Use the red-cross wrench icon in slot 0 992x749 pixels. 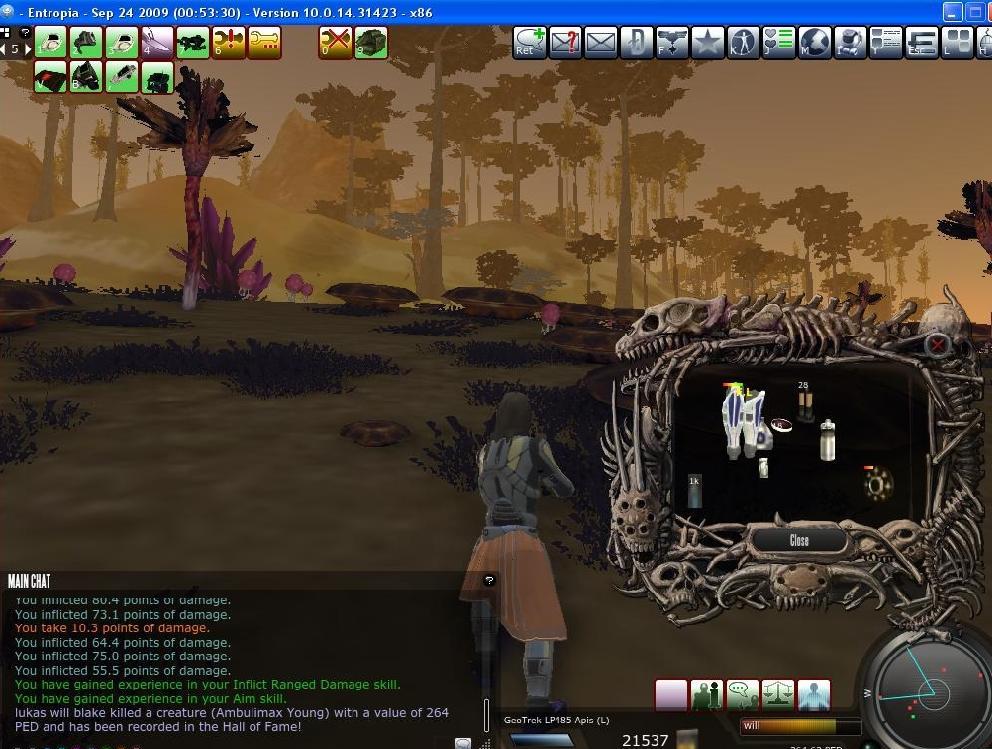[x=335, y=42]
